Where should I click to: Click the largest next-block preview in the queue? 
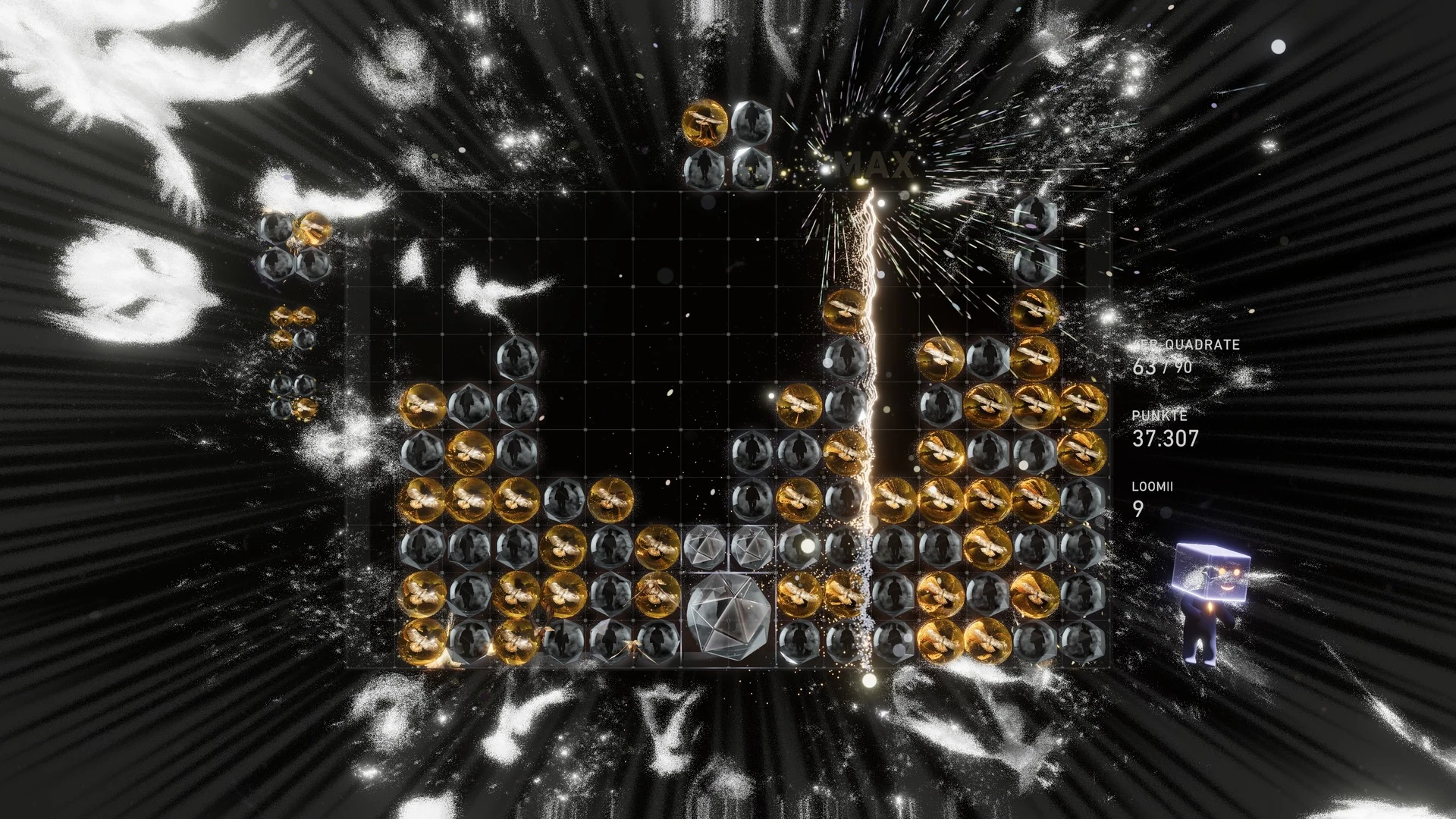(x=296, y=245)
